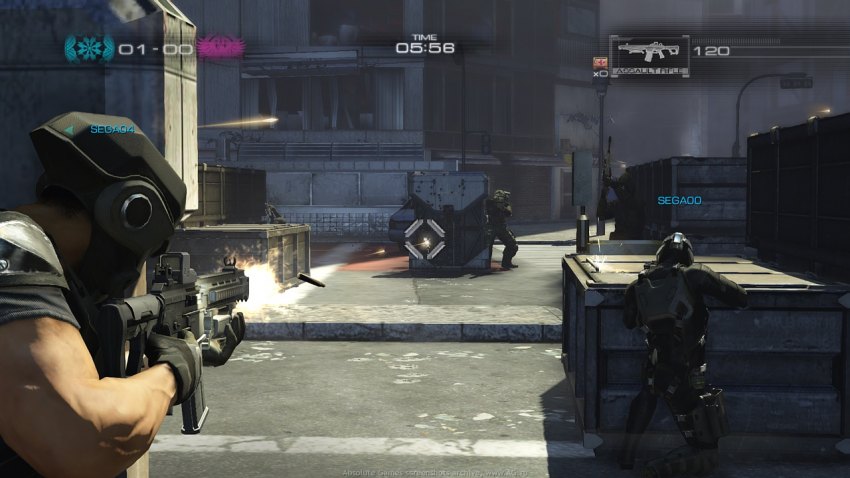The width and height of the screenshot is (850, 478).
Task: Click the cyan team emblem
Action: 89,48
